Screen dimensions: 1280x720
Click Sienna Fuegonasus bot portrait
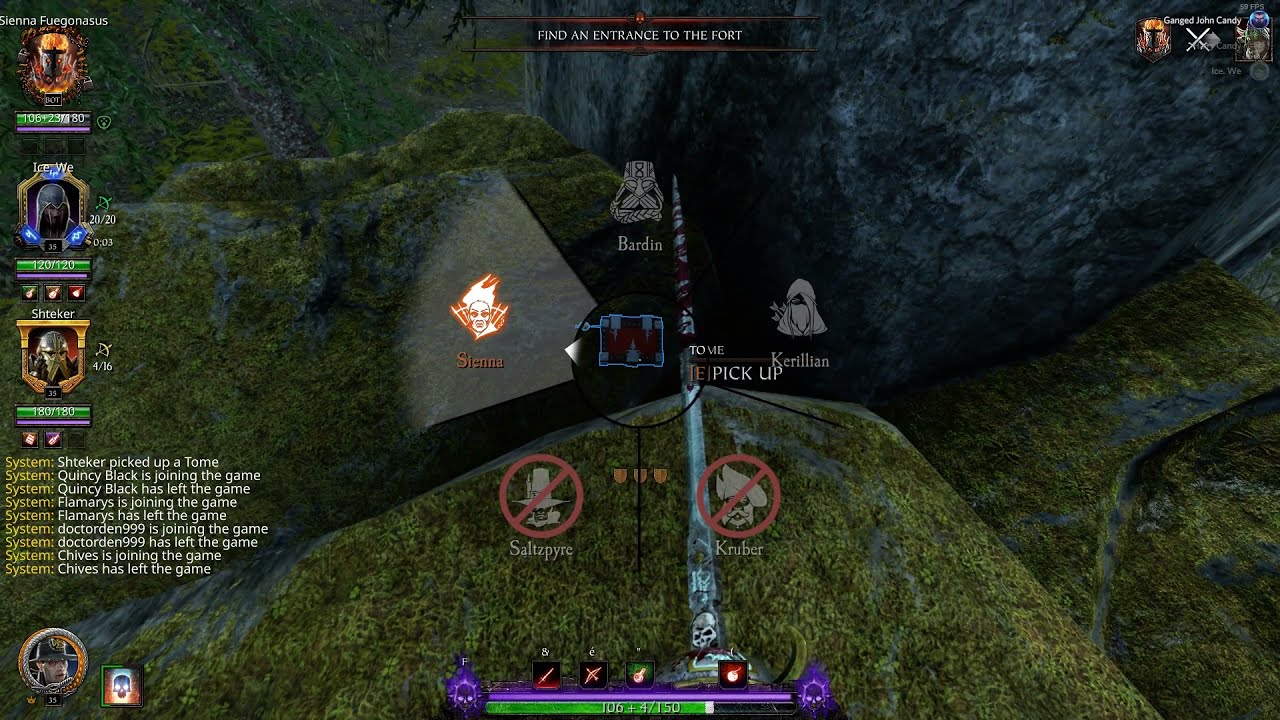click(x=54, y=67)
